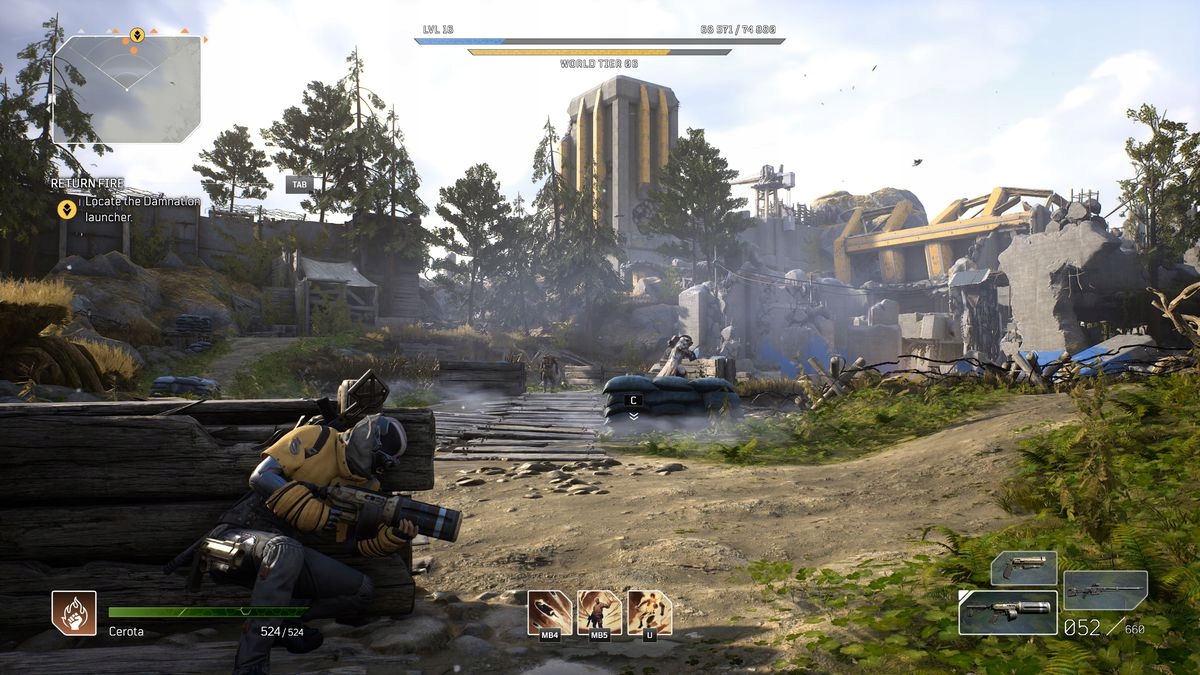Viewport: 1200px width, 675px height.
Task: Select the Return Fire quest tracker
Action: coord(88,183)
